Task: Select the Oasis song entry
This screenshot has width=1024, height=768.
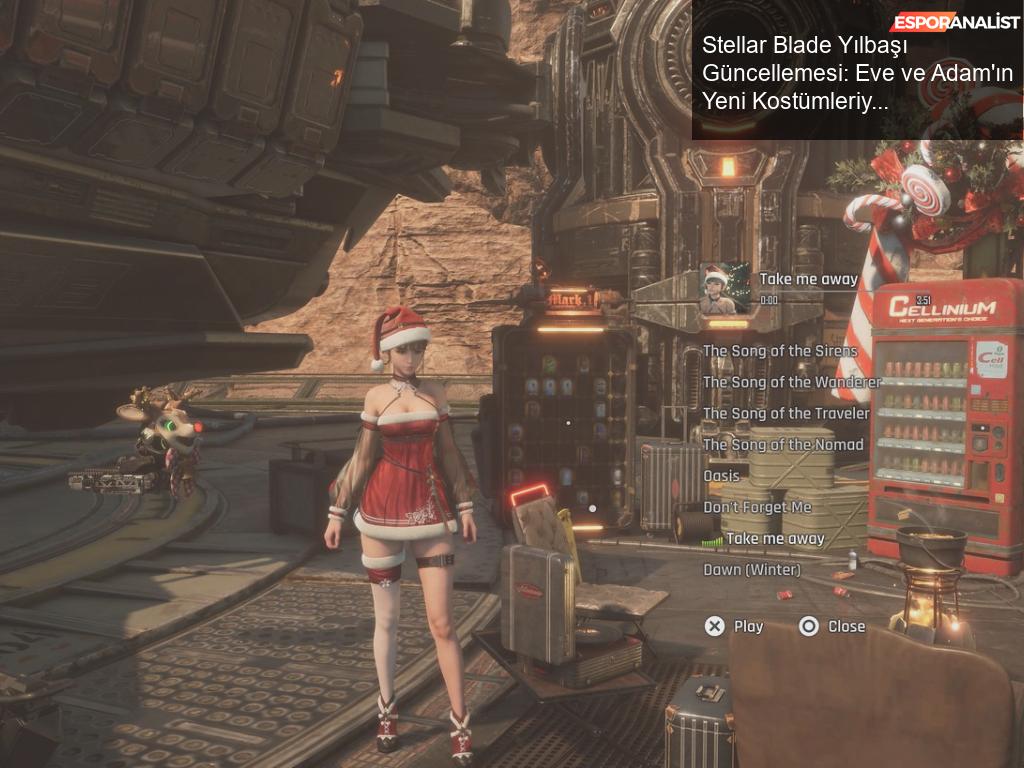Action: pos(722,476)
